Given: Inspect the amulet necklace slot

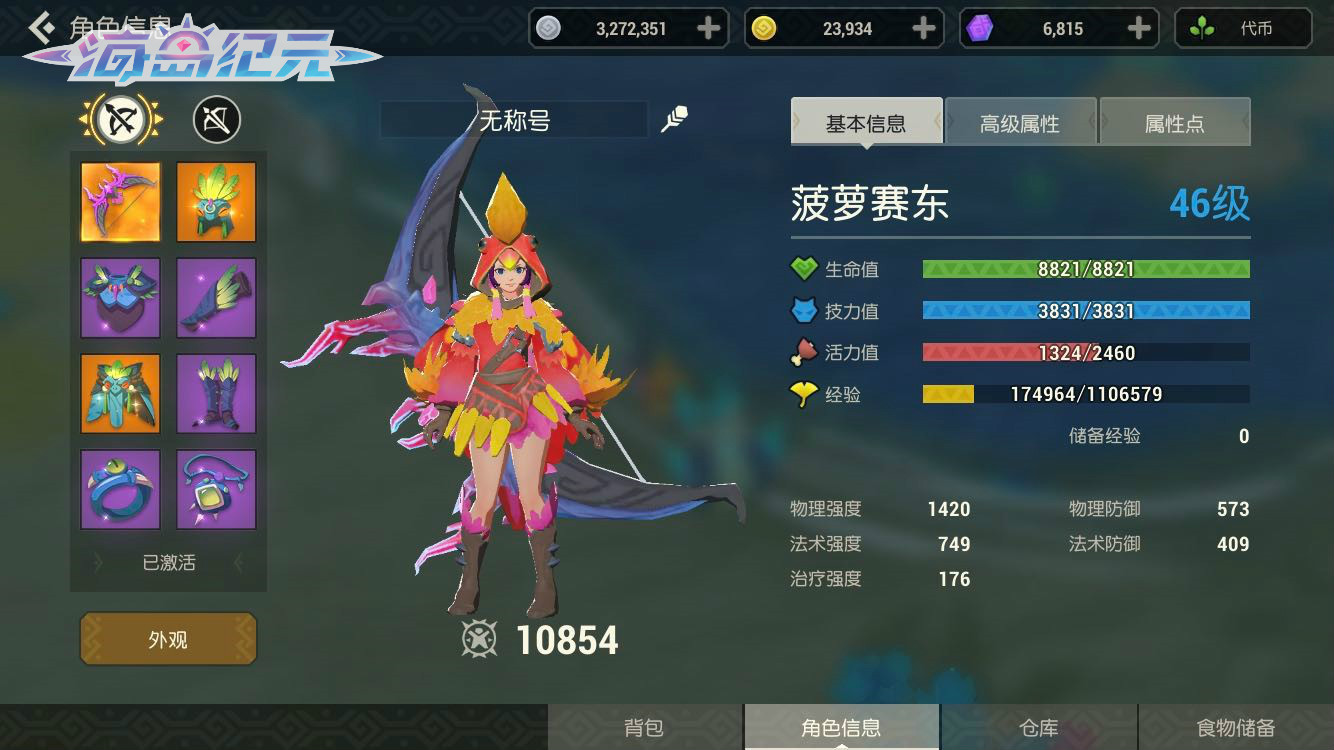Looking at the screenshot, I should pos(216,490).
